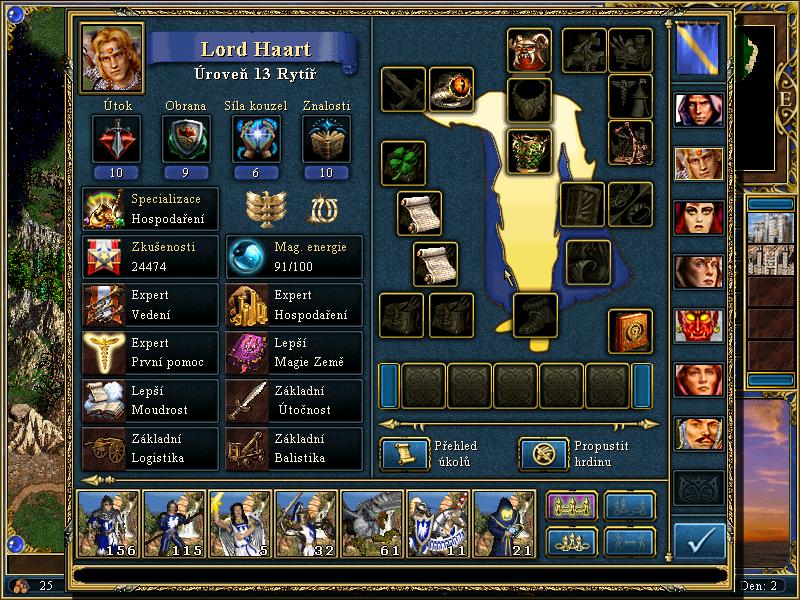Show the Expert První pomoc skill
Viewport: 800px width, 600px height.
[x=150, y=352]
